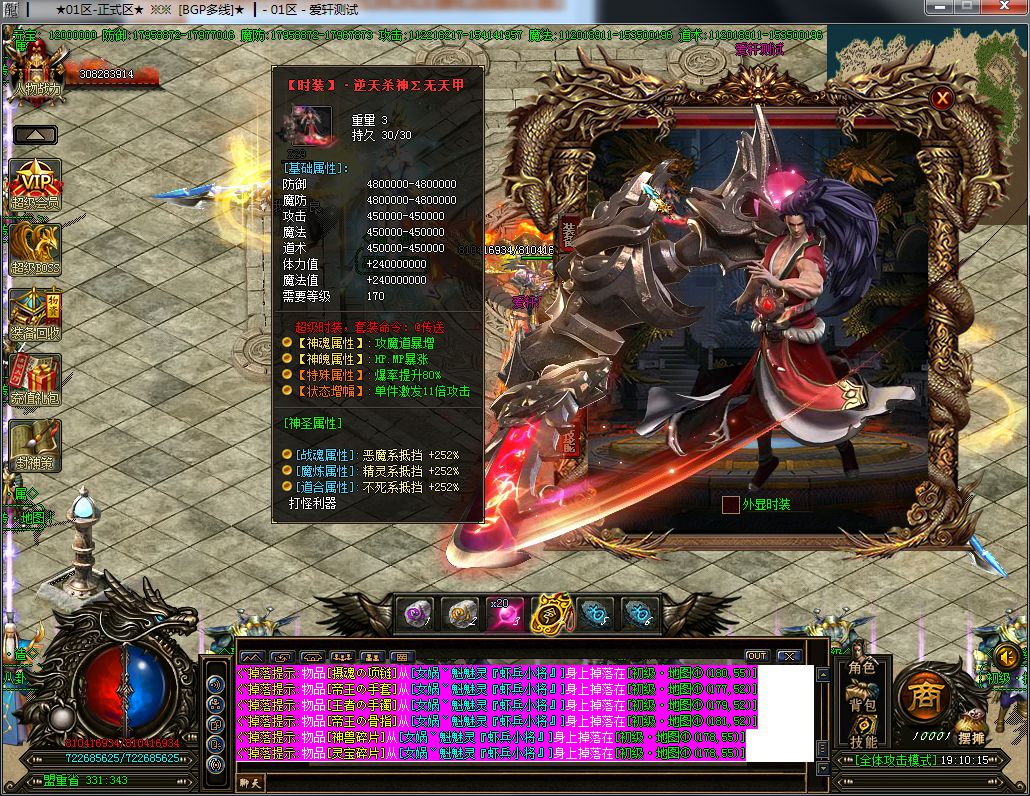Open the 封神榜 ranking scroll
The height and width of the screenshot is (796, 1030).
point(35,445)
